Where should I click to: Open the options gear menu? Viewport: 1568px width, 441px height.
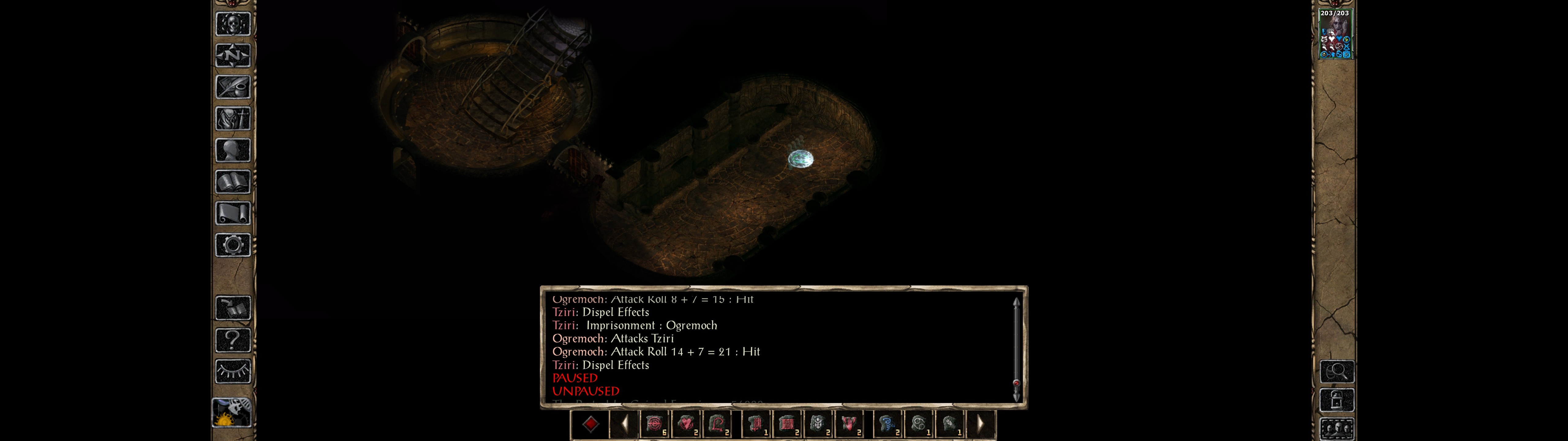232,245
